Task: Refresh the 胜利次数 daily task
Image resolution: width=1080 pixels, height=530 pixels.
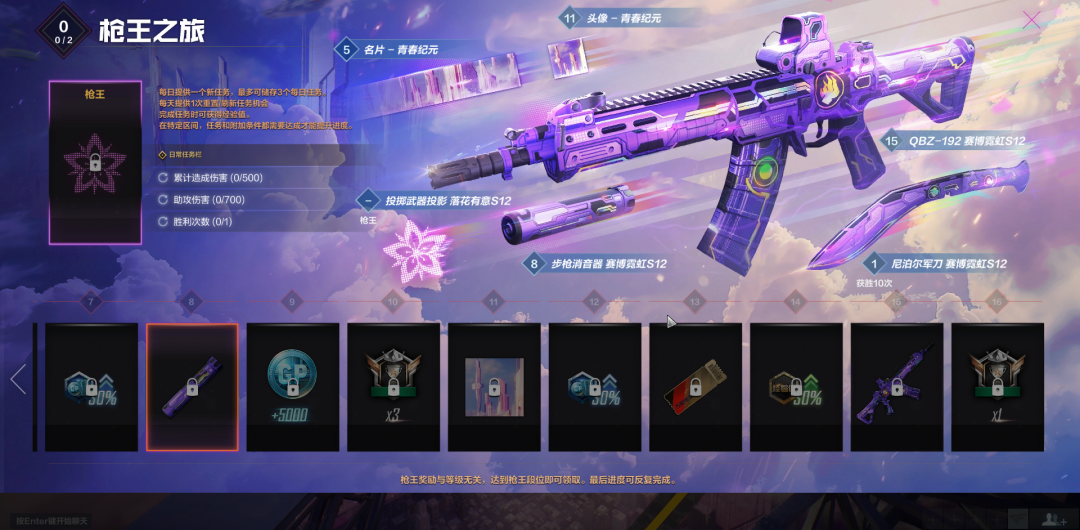Action: point(163,221)
